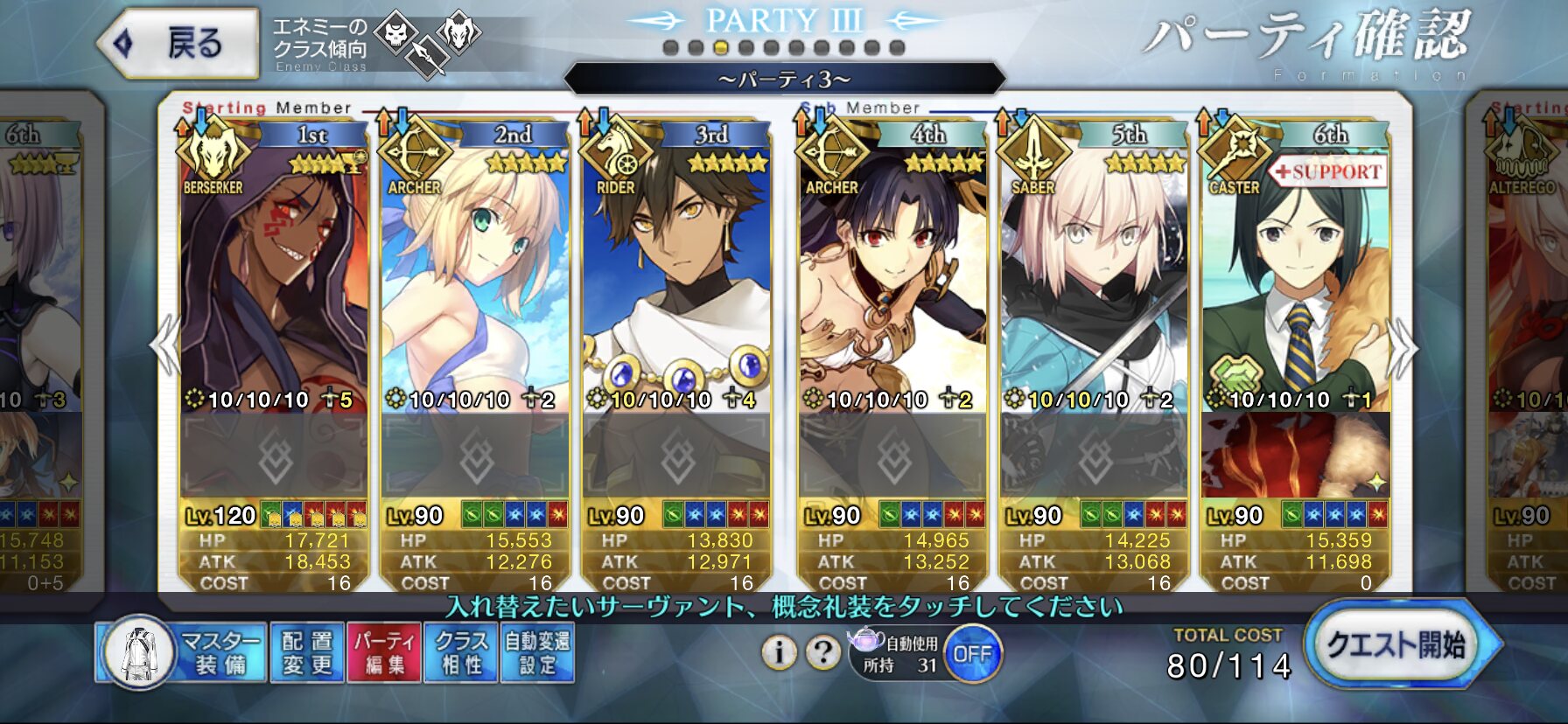The image size is (1568, 724).
Task: Select the 1st slot Berserker card
Action: click(x=274, y=280)
